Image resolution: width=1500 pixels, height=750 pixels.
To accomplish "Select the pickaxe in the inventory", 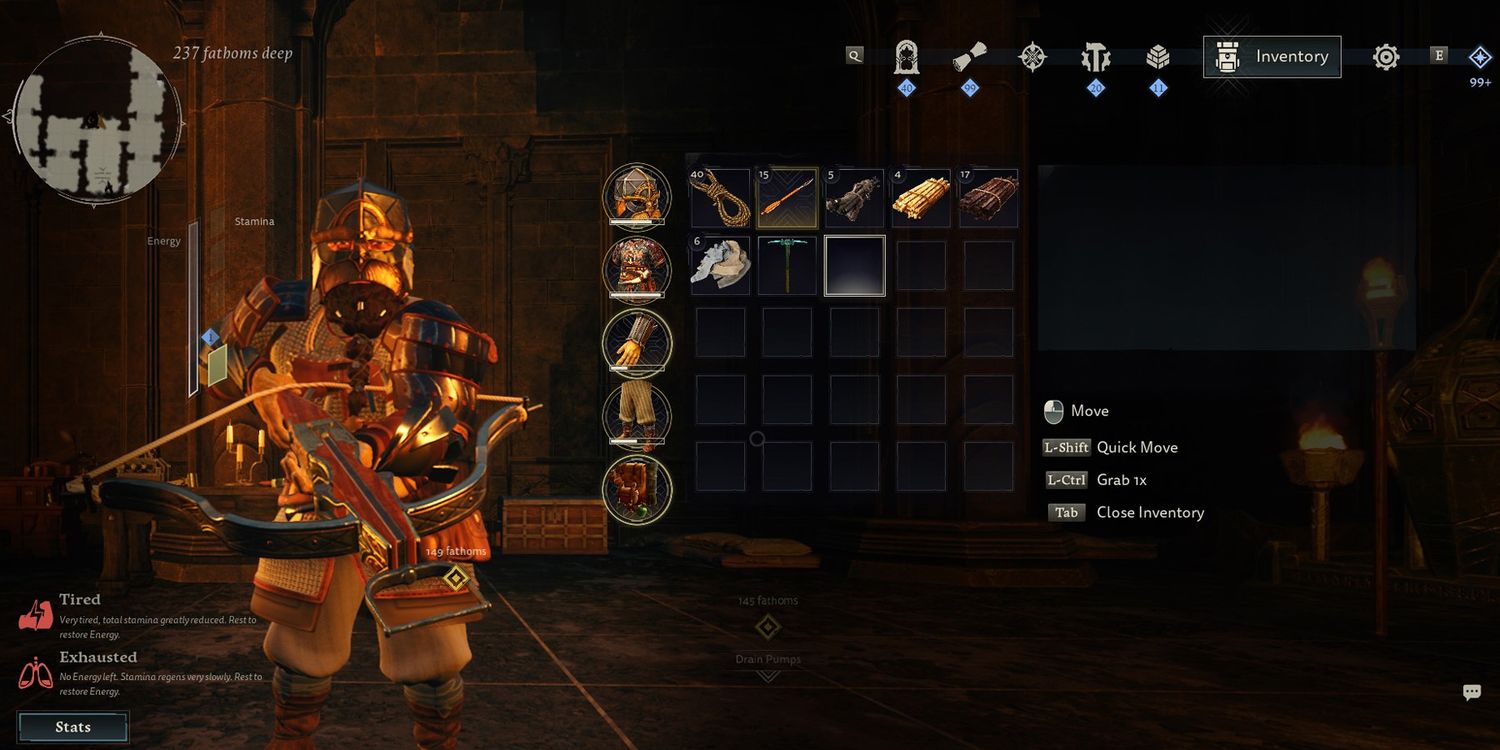I will click(x=787, y=266).
